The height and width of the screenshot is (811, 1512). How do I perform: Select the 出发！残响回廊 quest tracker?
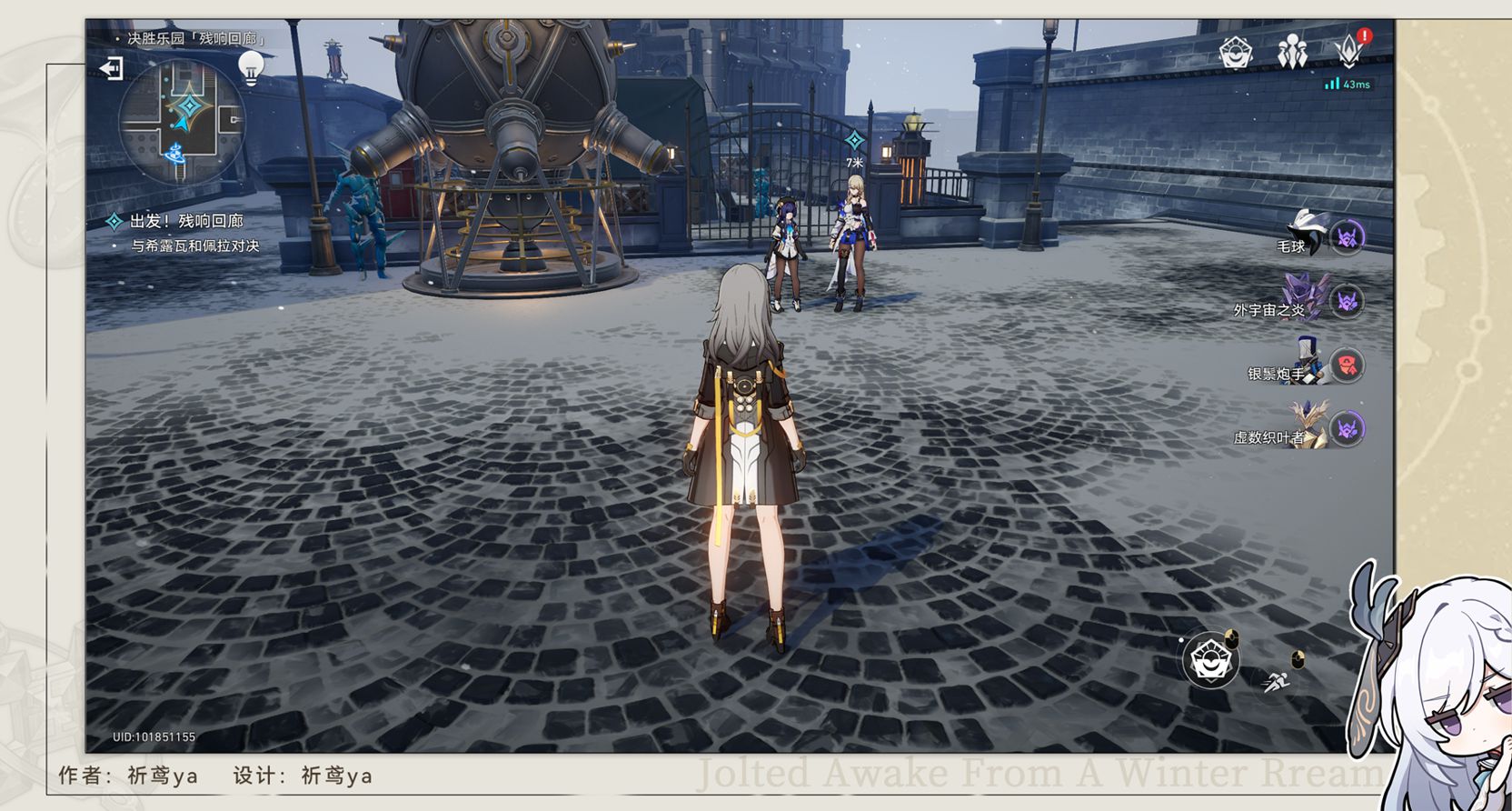(x=186, y=221)
